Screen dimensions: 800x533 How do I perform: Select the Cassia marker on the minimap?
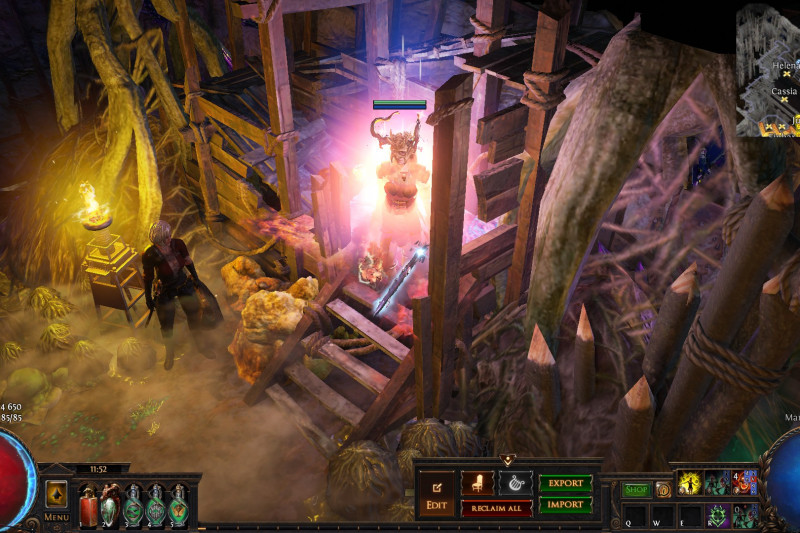(x=785, y=99)
